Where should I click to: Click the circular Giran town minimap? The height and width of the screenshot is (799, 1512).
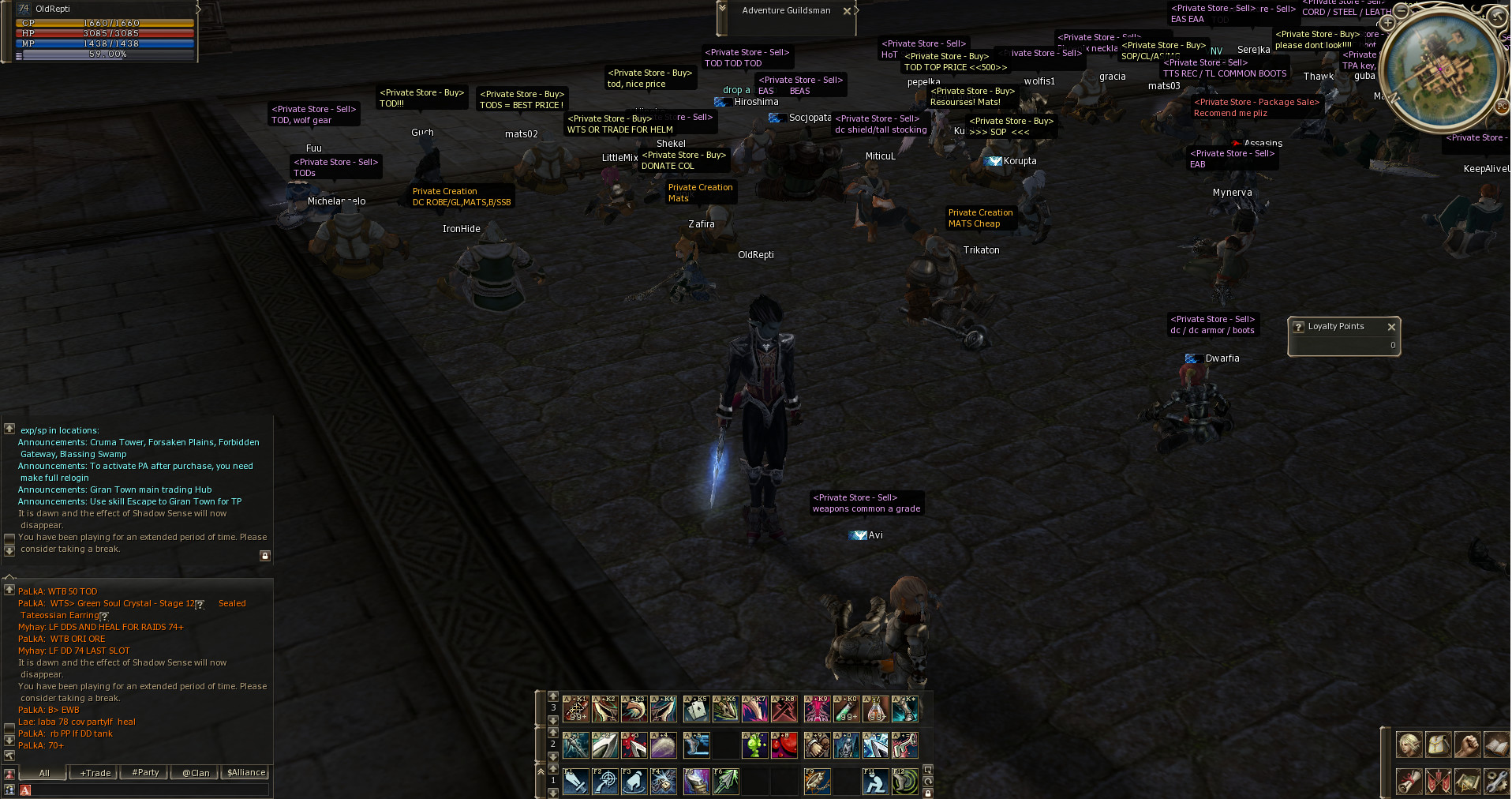[1443, 69]
